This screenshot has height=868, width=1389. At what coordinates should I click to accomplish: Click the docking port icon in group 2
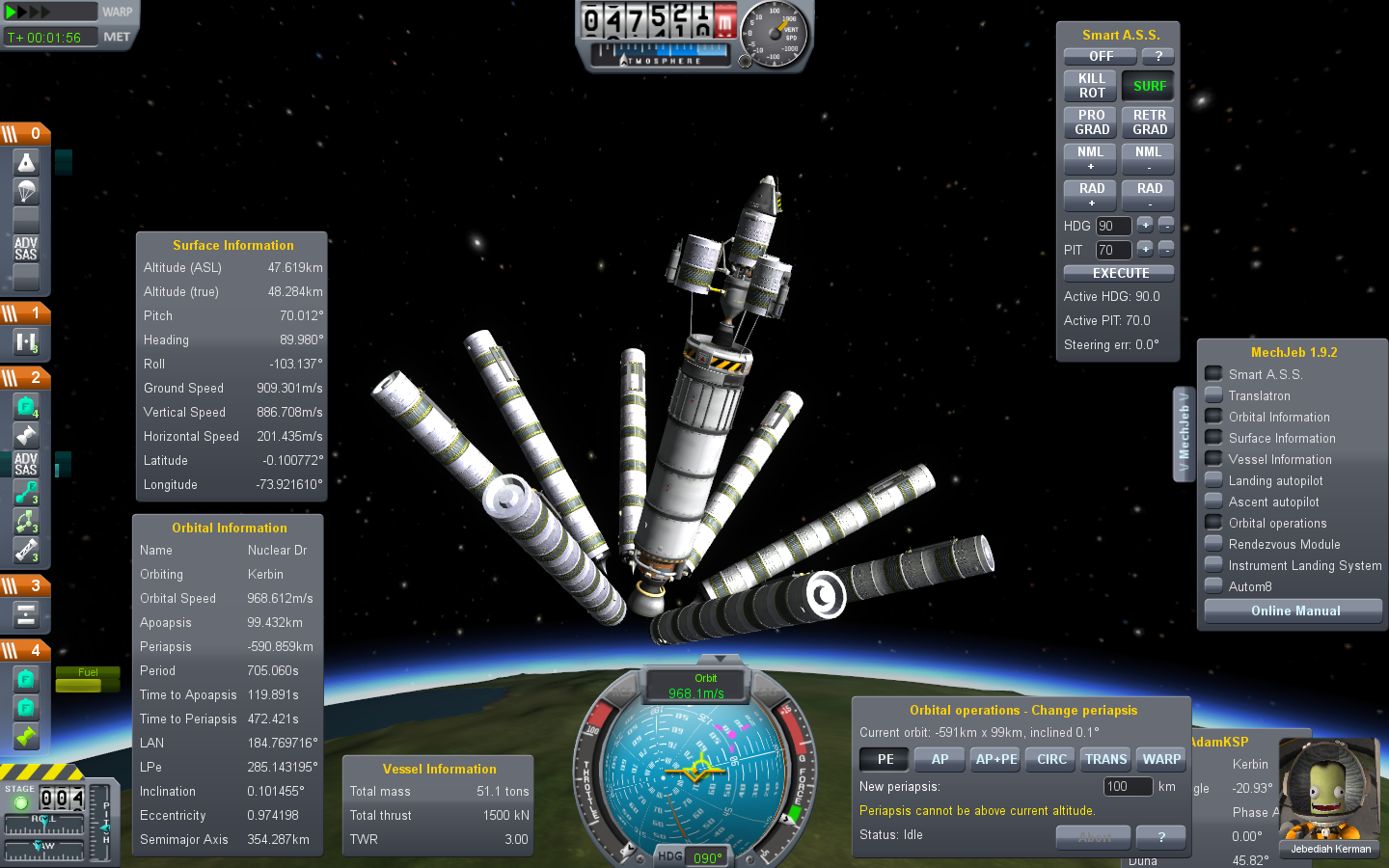[x=26, y=434]
